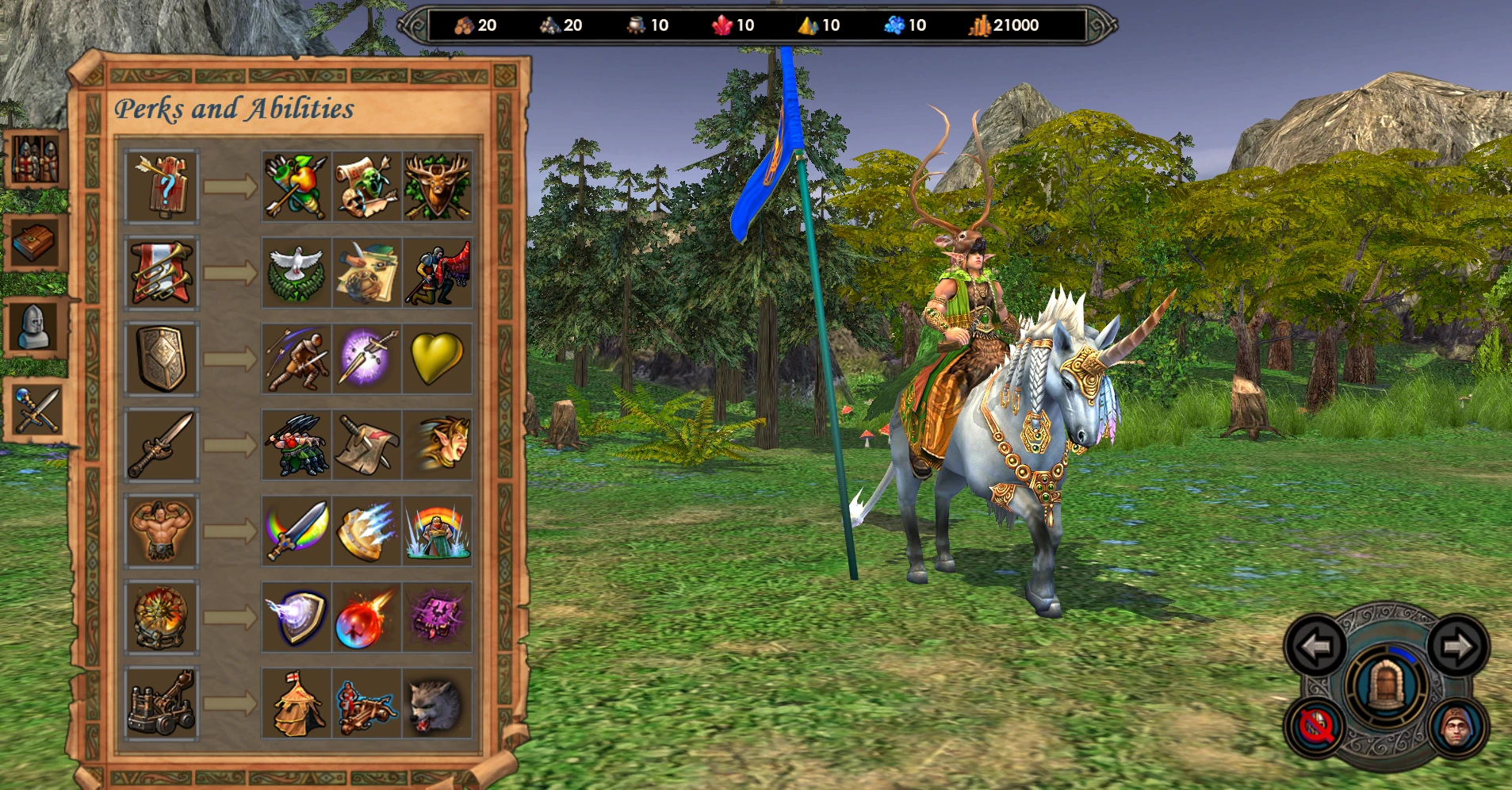The height and width of the screenshot is (790, 1512).
Task: Select the golden heart perk icon
Action: tap(437, 359)
